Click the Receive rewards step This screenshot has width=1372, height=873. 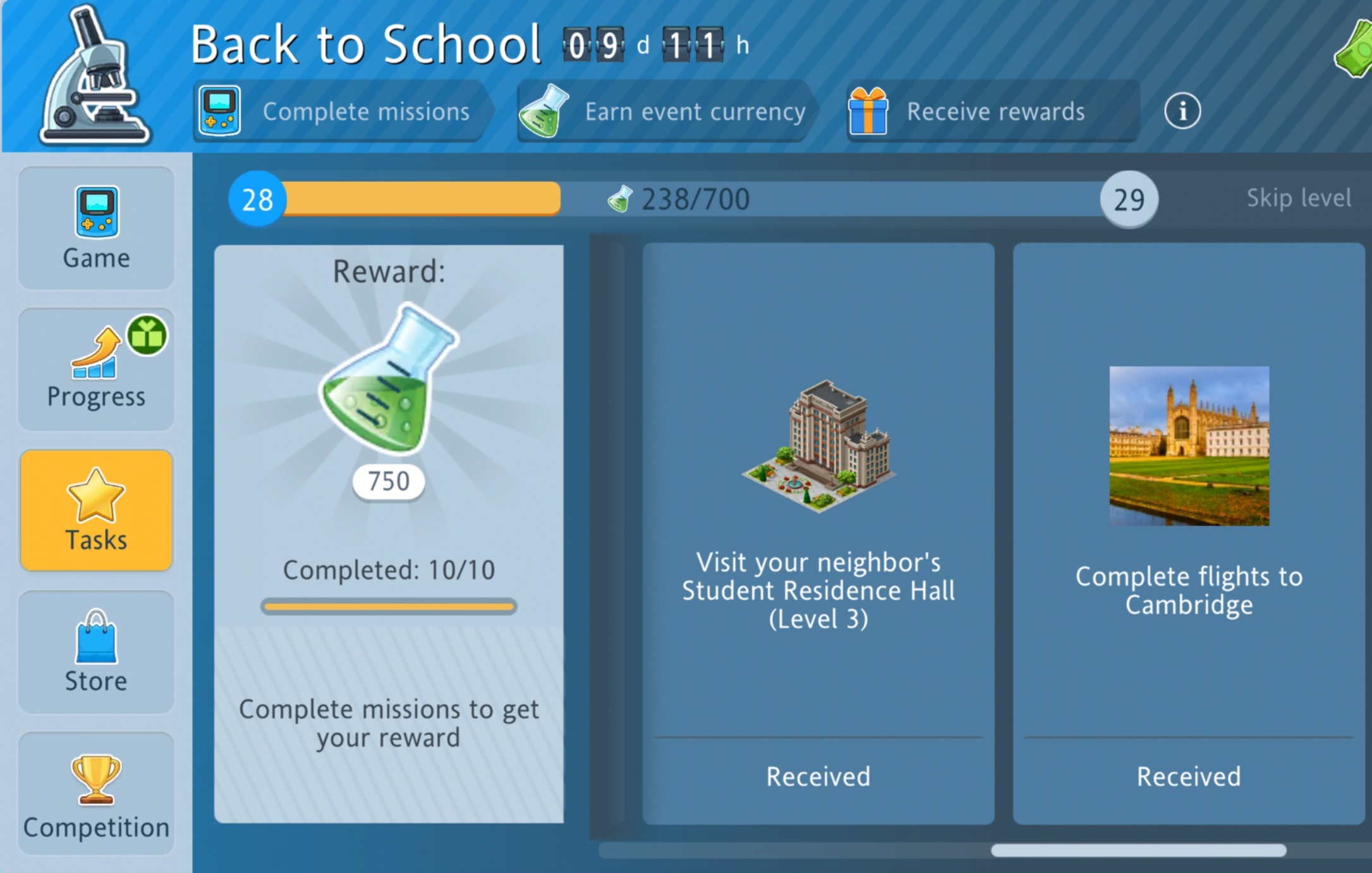(992, 112)
